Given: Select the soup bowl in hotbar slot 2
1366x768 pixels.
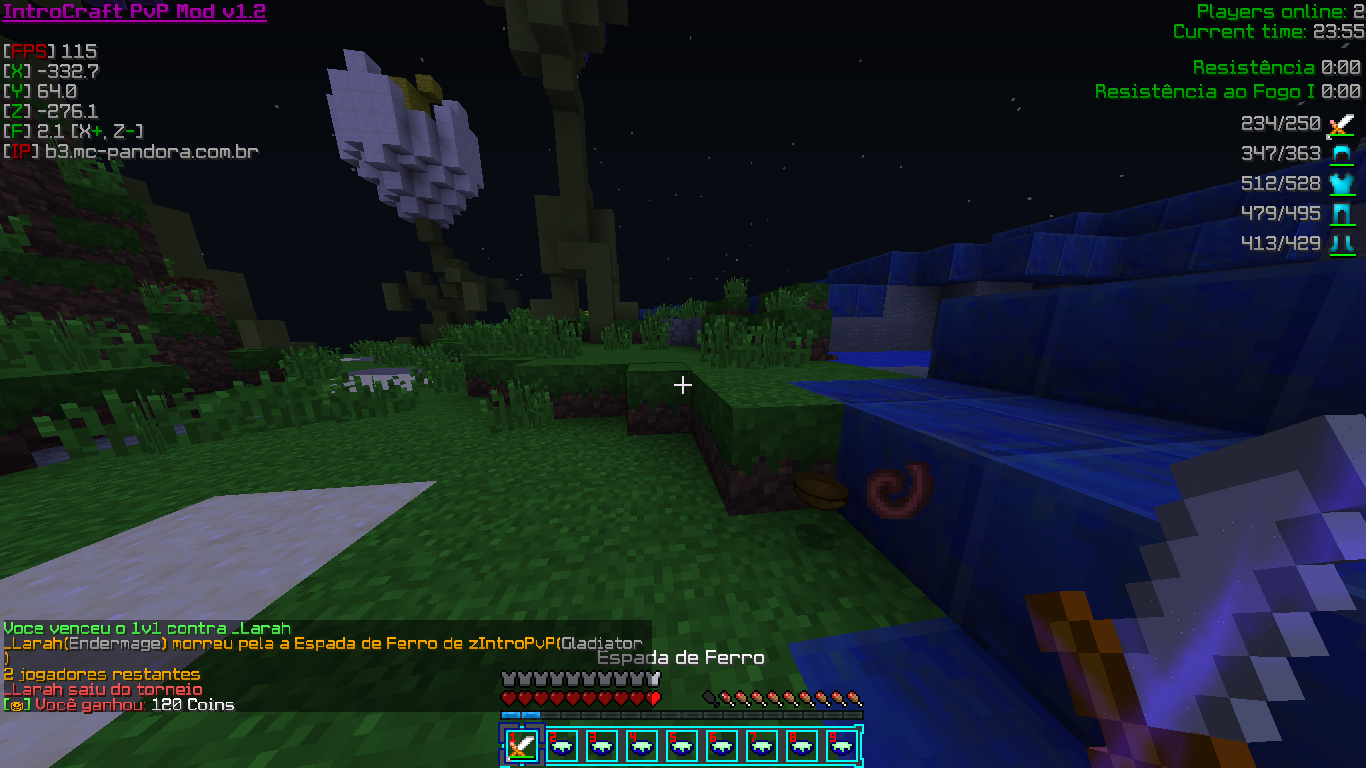Looking at the screenshot, I should (561, 746).
